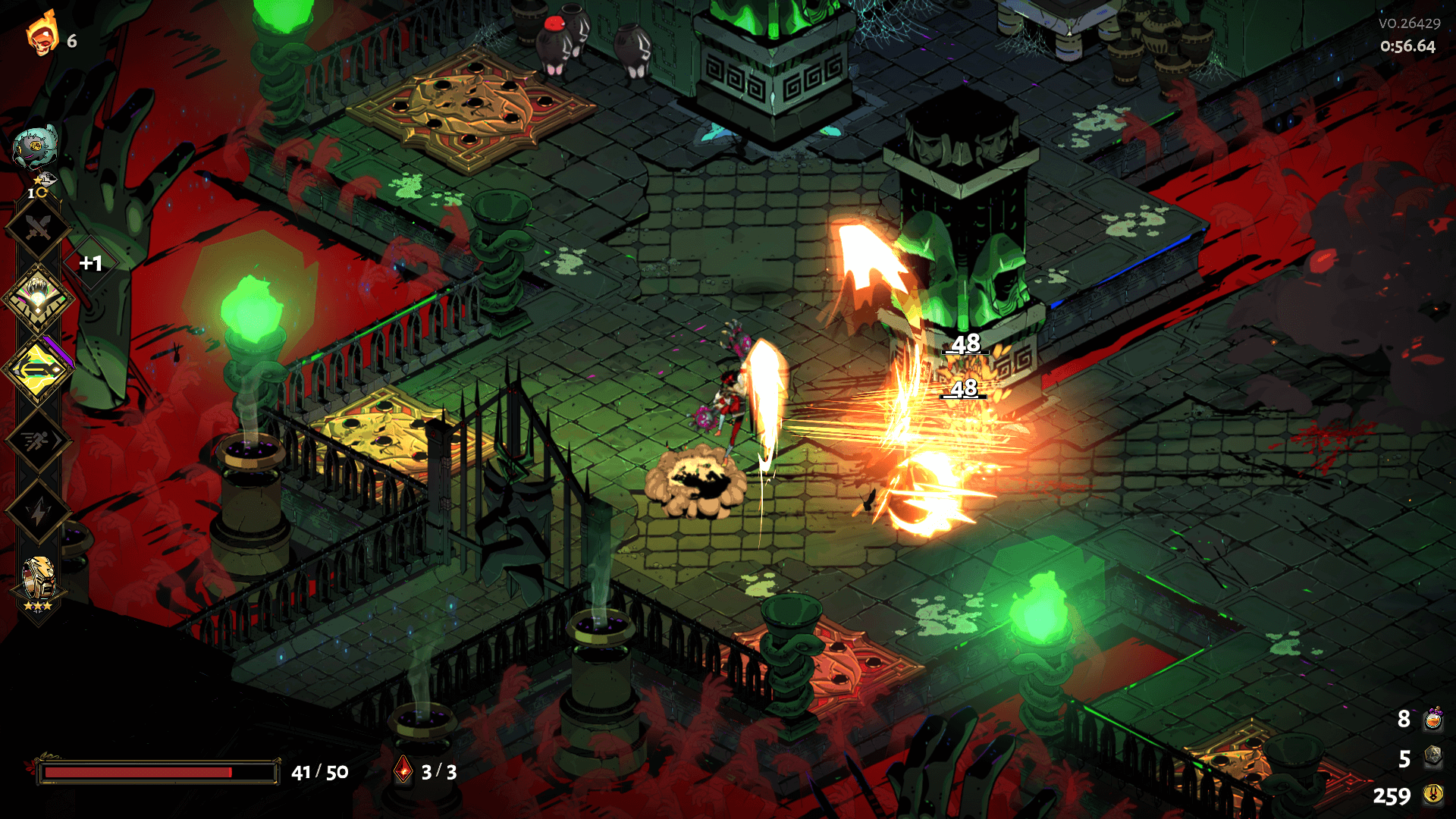Click the nectar bottle resource icon

1432,718
